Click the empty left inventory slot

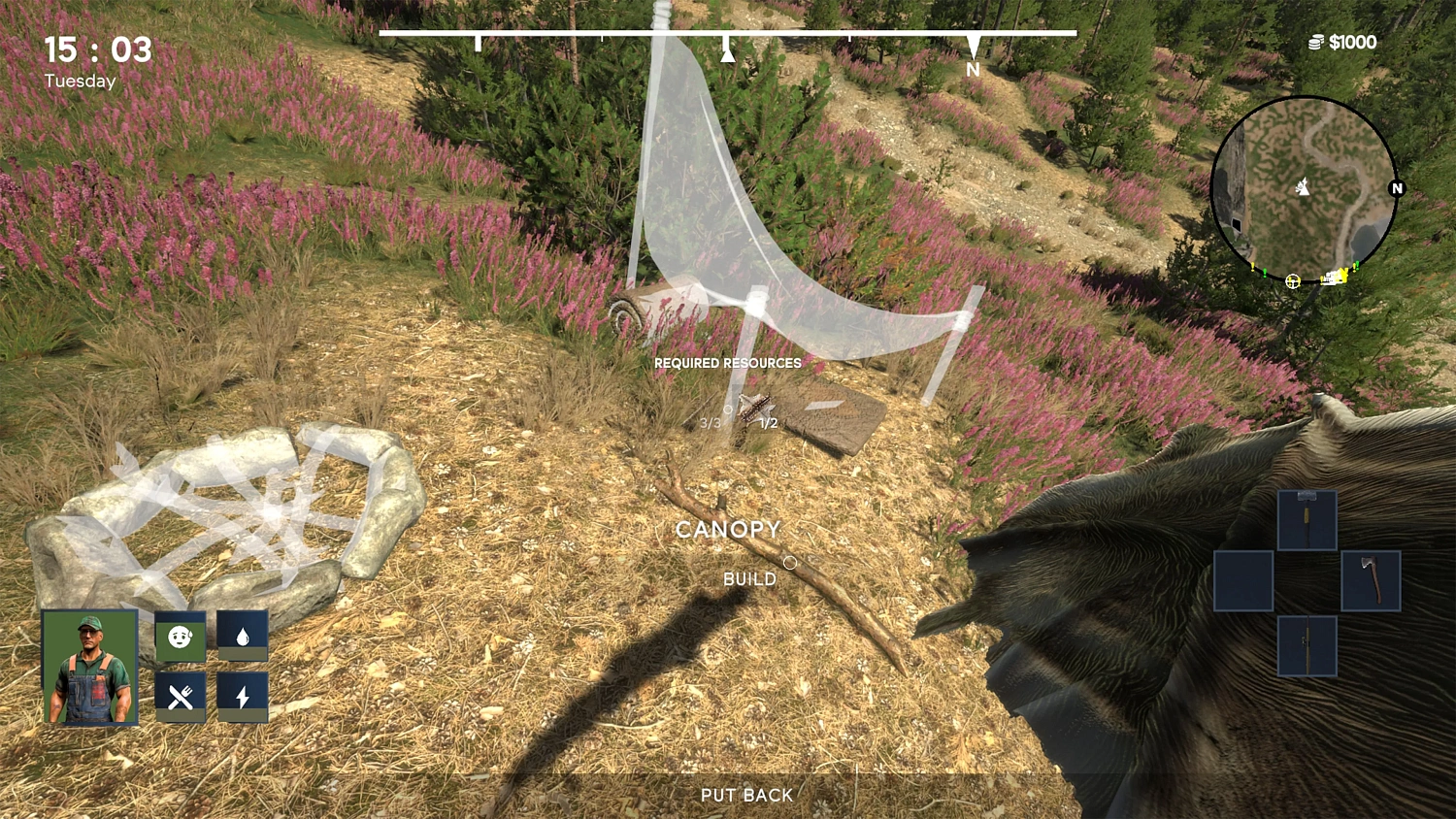[1243, 580]
